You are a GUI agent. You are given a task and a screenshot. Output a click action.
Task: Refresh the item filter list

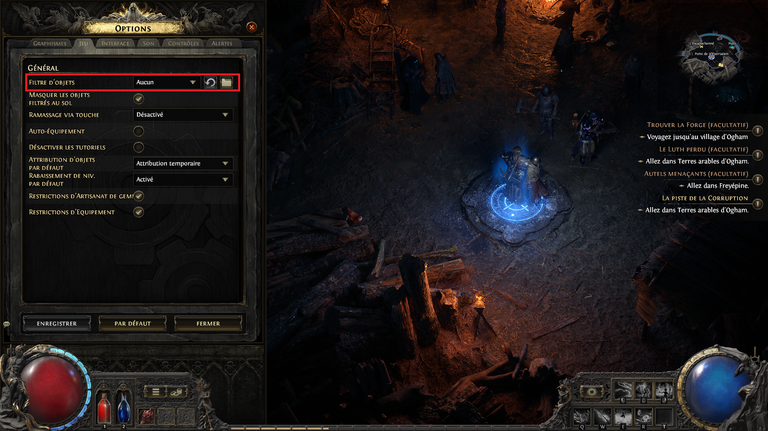[211, 82]
